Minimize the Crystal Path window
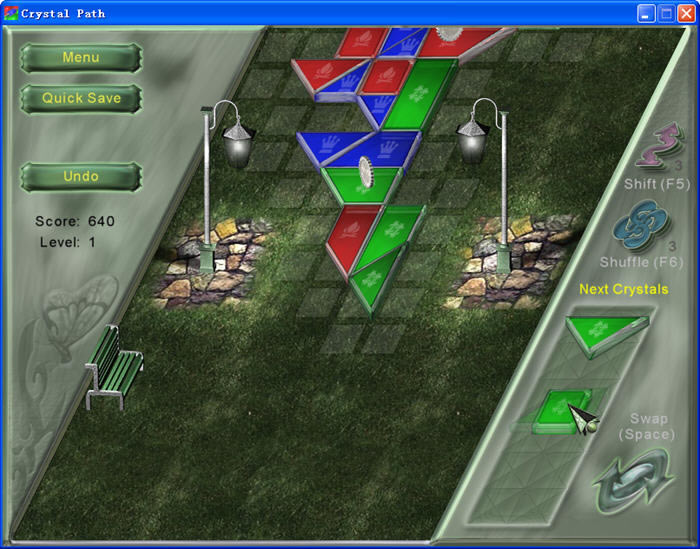The width and height of the screenshot is (700, 549). tap(646, 13)
